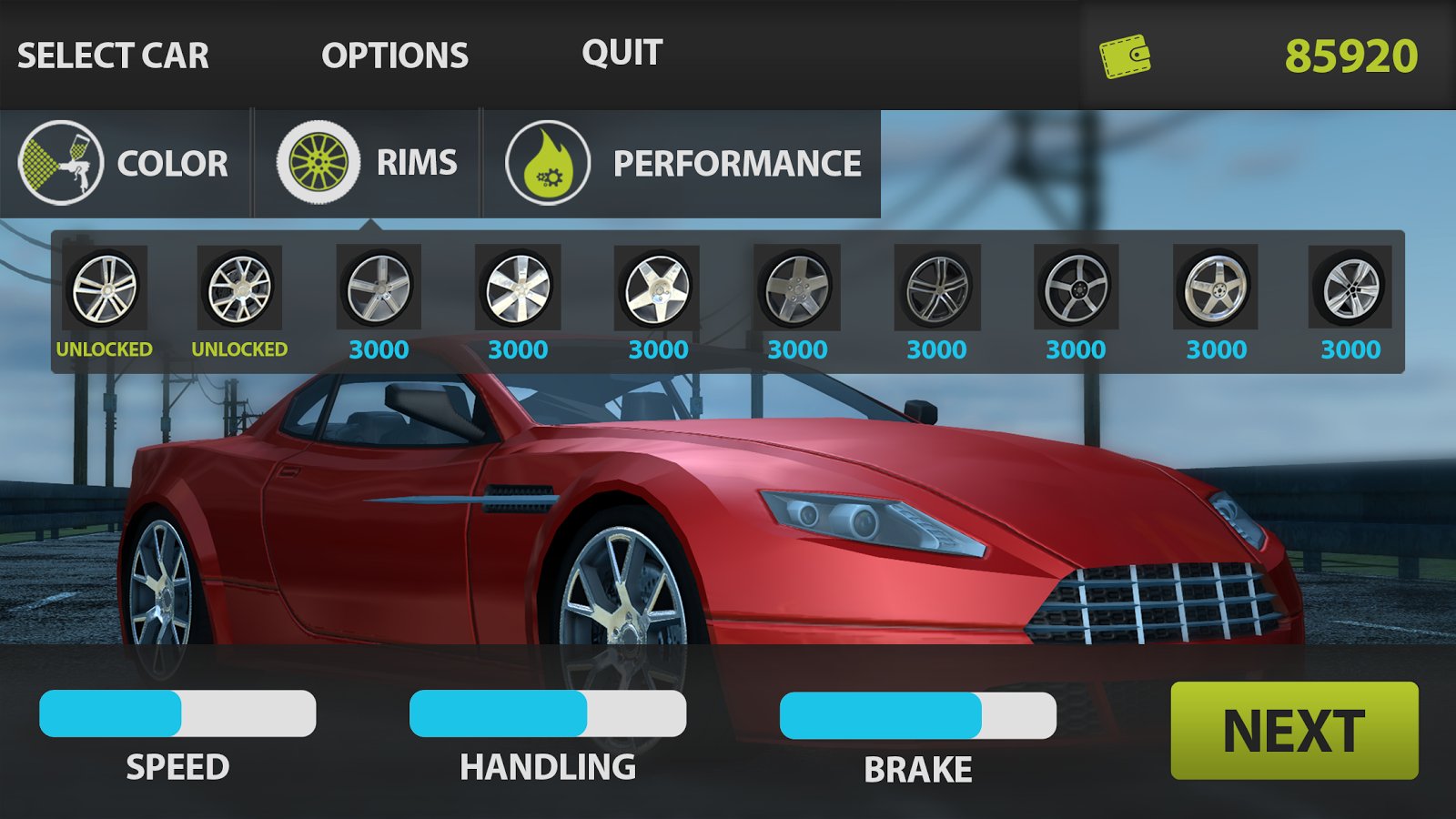The image size is (1456, 819).
Task: Click the green Next button
Action: click(x=1294, y=731)
